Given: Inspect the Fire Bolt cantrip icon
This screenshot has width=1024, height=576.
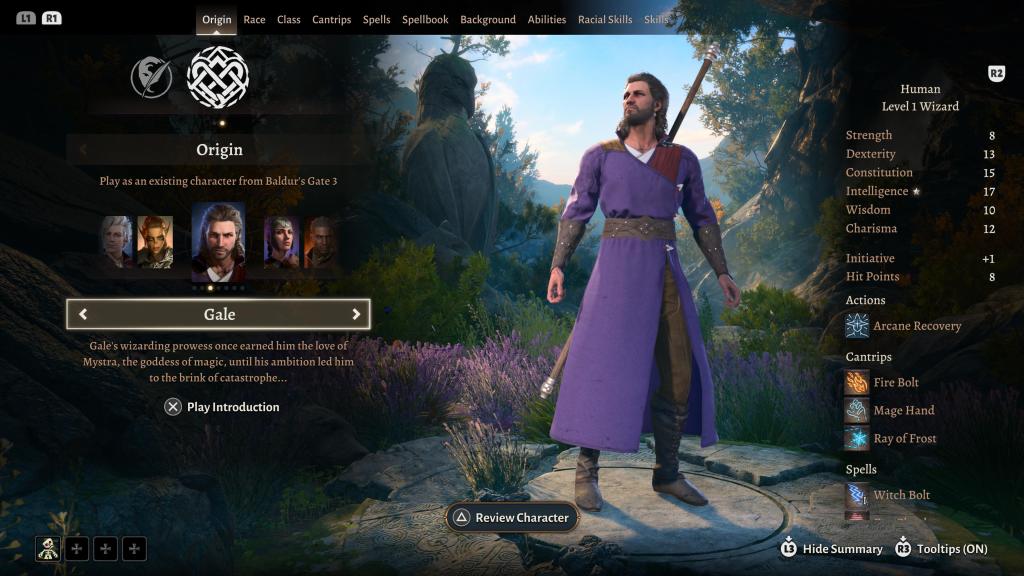Looking at the screenshot, I should [857, 382].
